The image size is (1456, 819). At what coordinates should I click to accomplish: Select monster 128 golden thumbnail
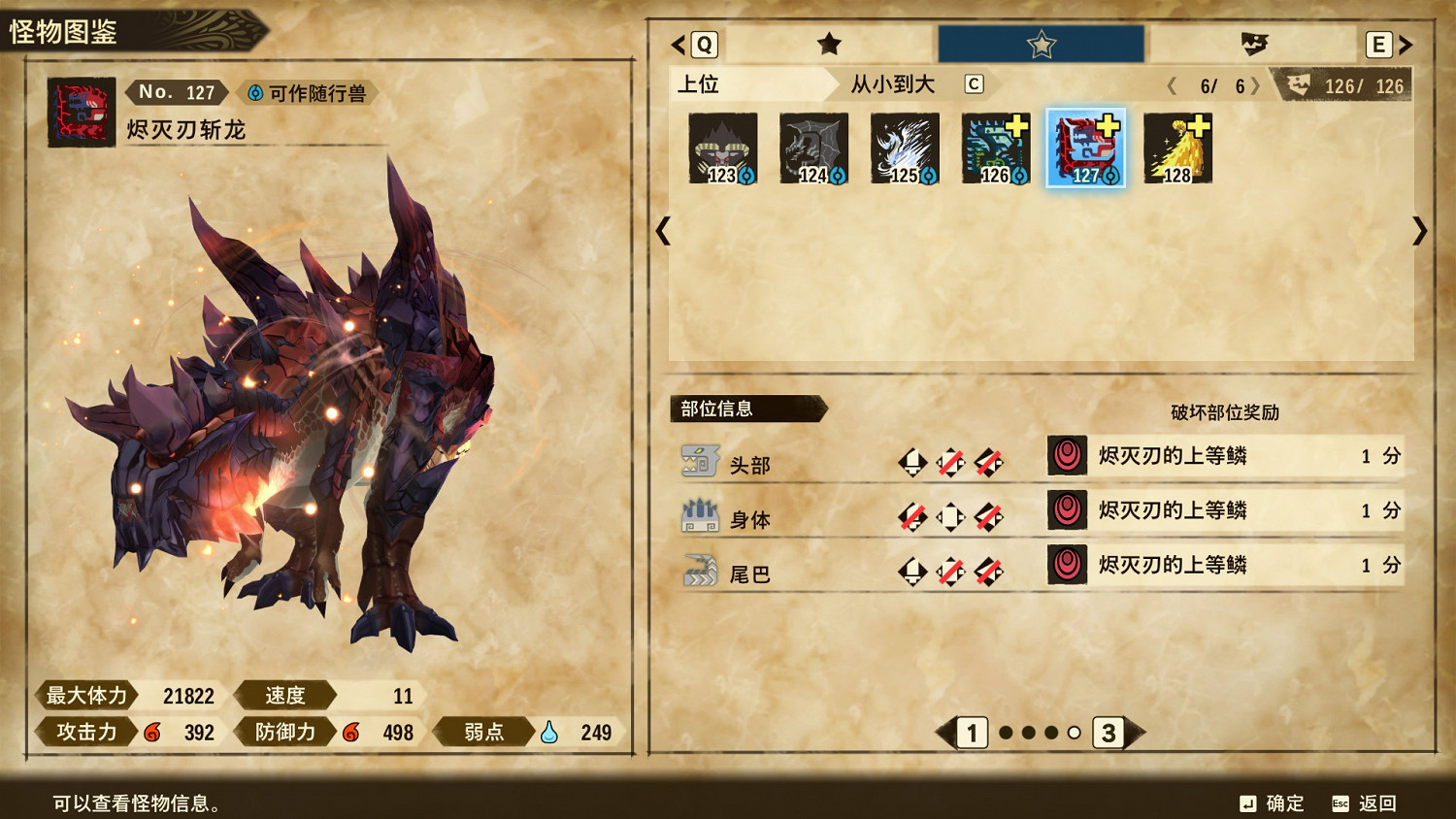tap(1177, 147)
